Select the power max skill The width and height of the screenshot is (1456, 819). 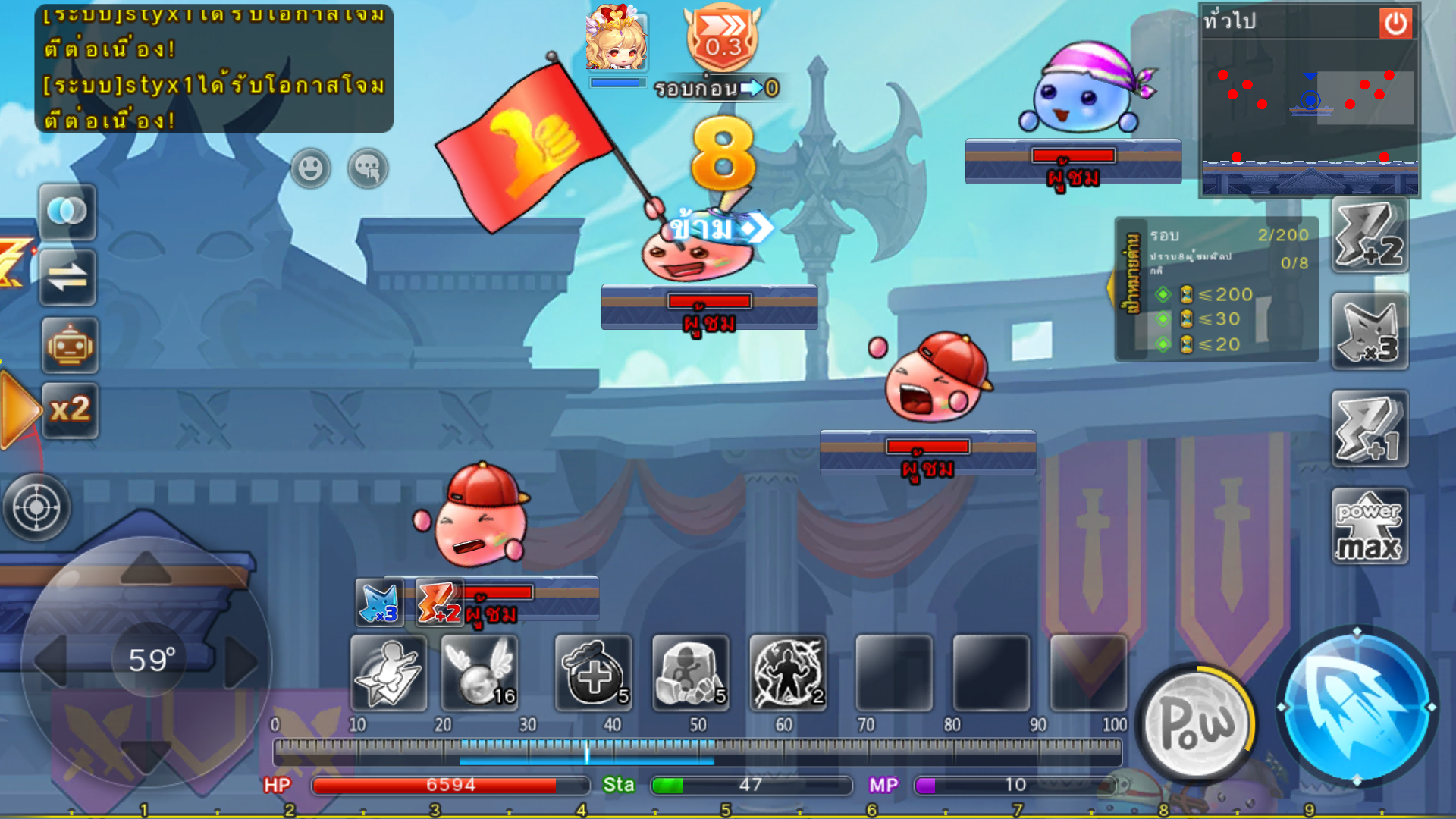click(x=1370, y=526)
